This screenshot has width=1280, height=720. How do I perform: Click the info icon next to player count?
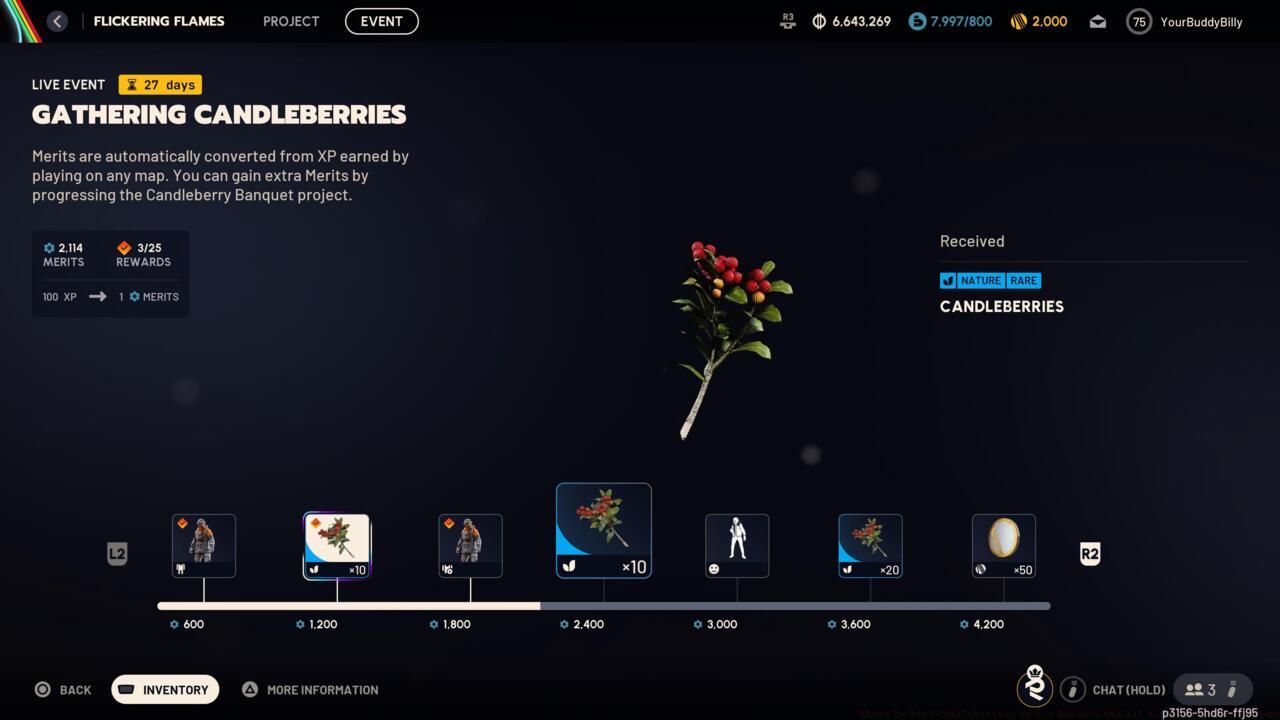[x=1233, y=689]
